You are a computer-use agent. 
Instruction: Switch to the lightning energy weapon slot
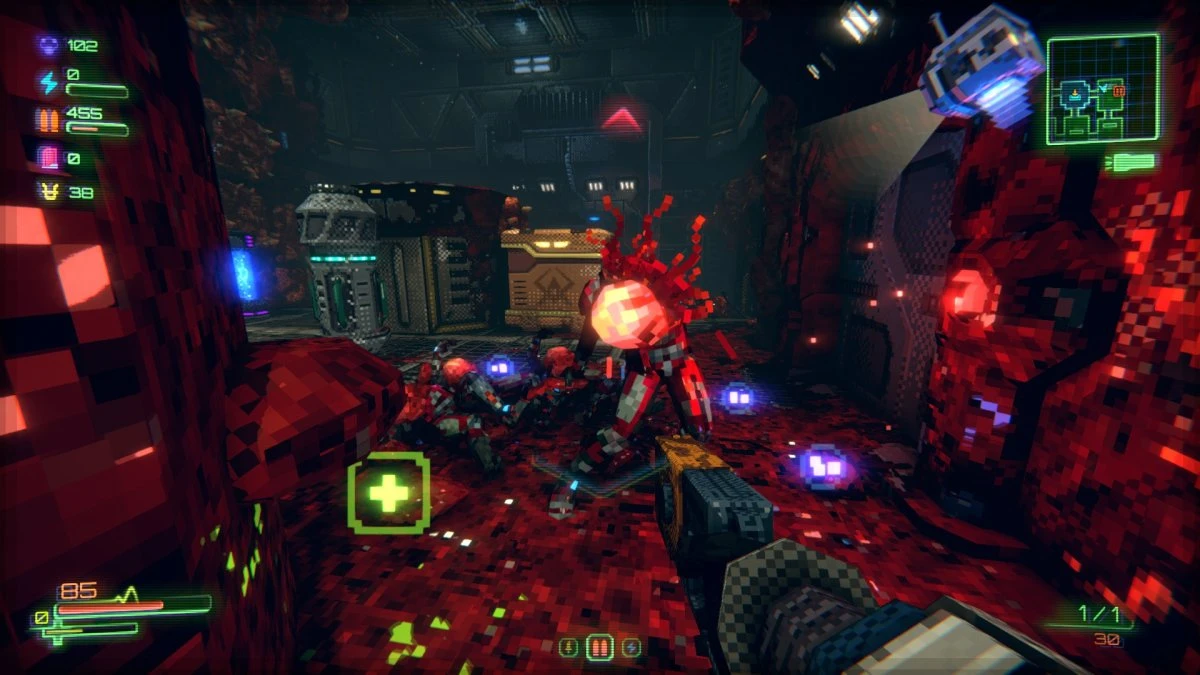631,647
